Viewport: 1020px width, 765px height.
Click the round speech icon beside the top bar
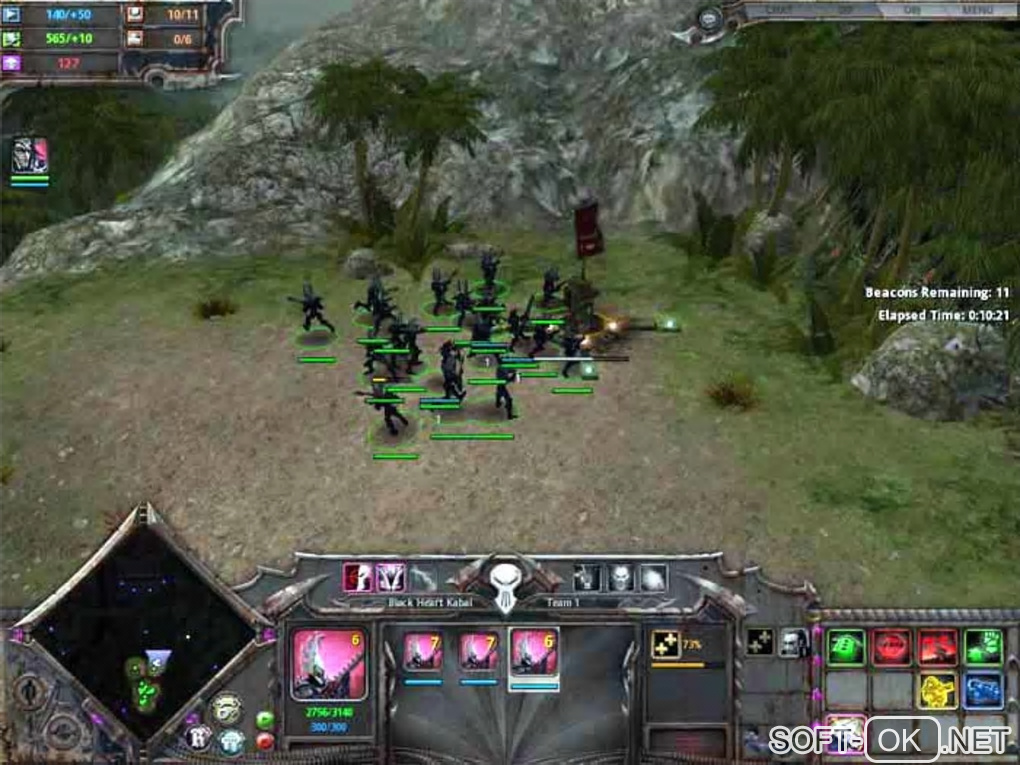click(x=709, y=18)
